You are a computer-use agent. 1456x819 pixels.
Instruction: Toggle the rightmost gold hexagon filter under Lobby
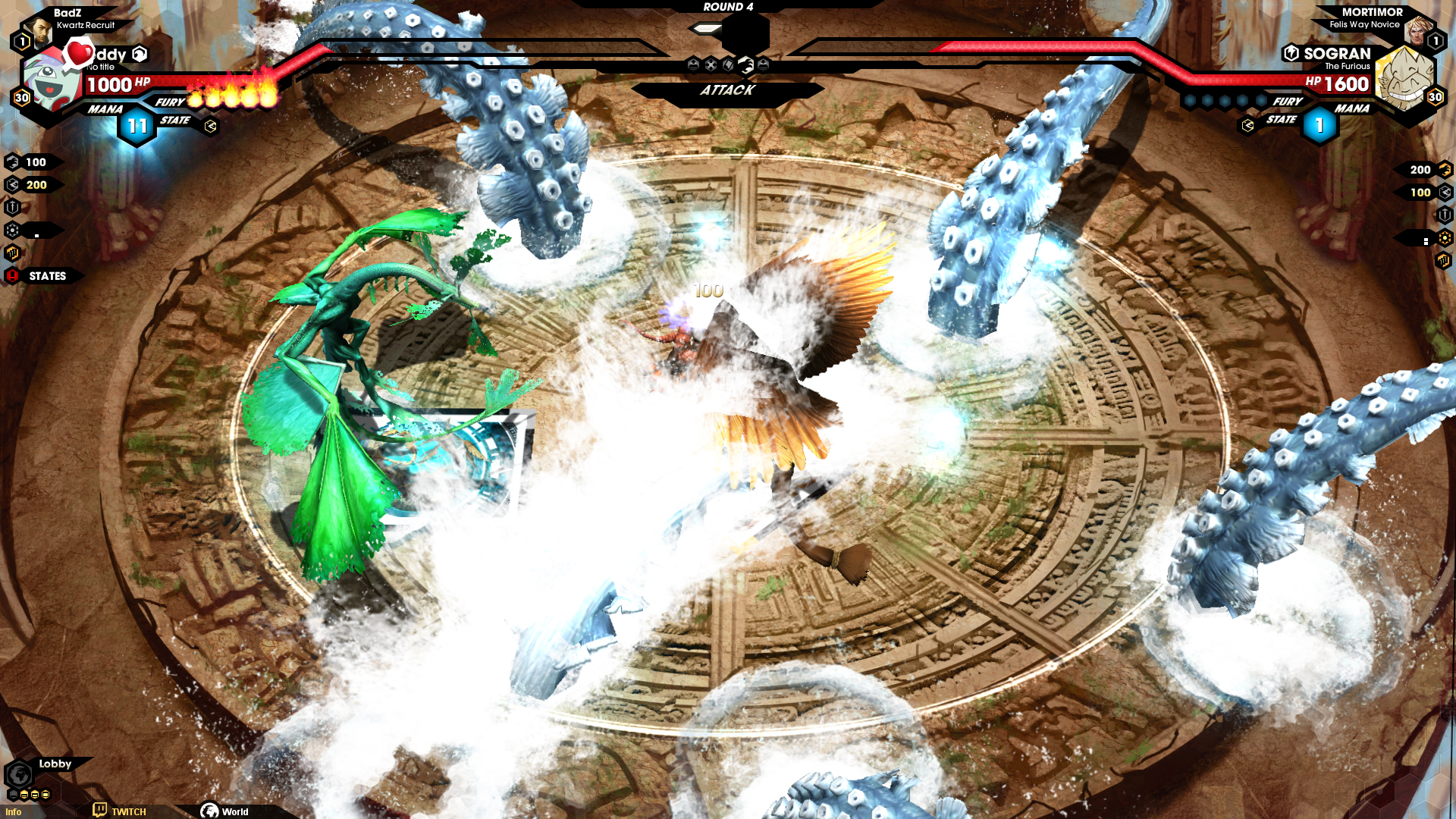pos(45,795)
